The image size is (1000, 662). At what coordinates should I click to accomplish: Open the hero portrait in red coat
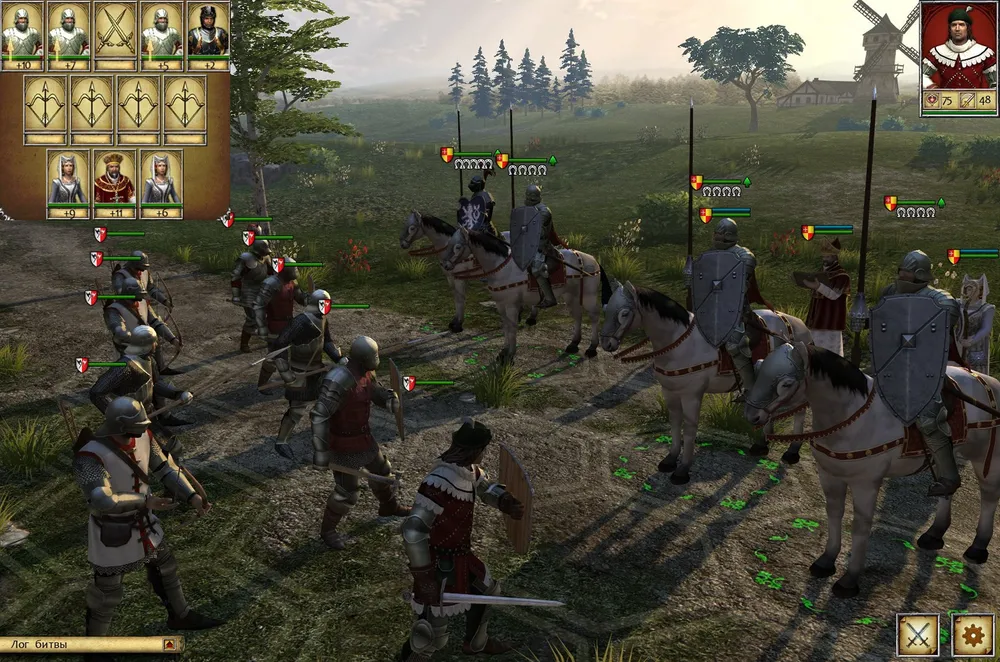(x=958, y=46)
